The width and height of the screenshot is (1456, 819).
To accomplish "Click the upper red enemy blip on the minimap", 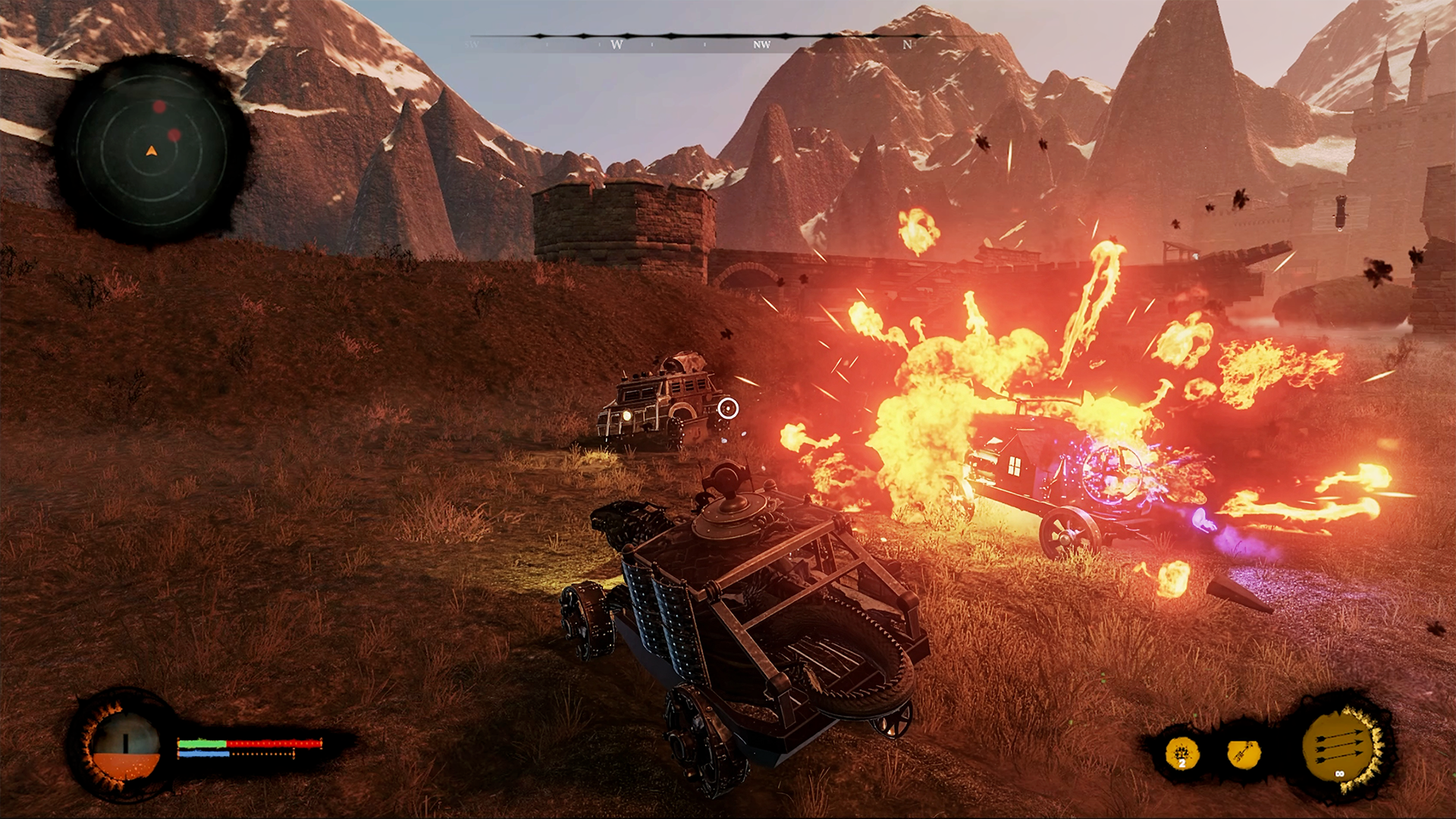I will point(159,106).
